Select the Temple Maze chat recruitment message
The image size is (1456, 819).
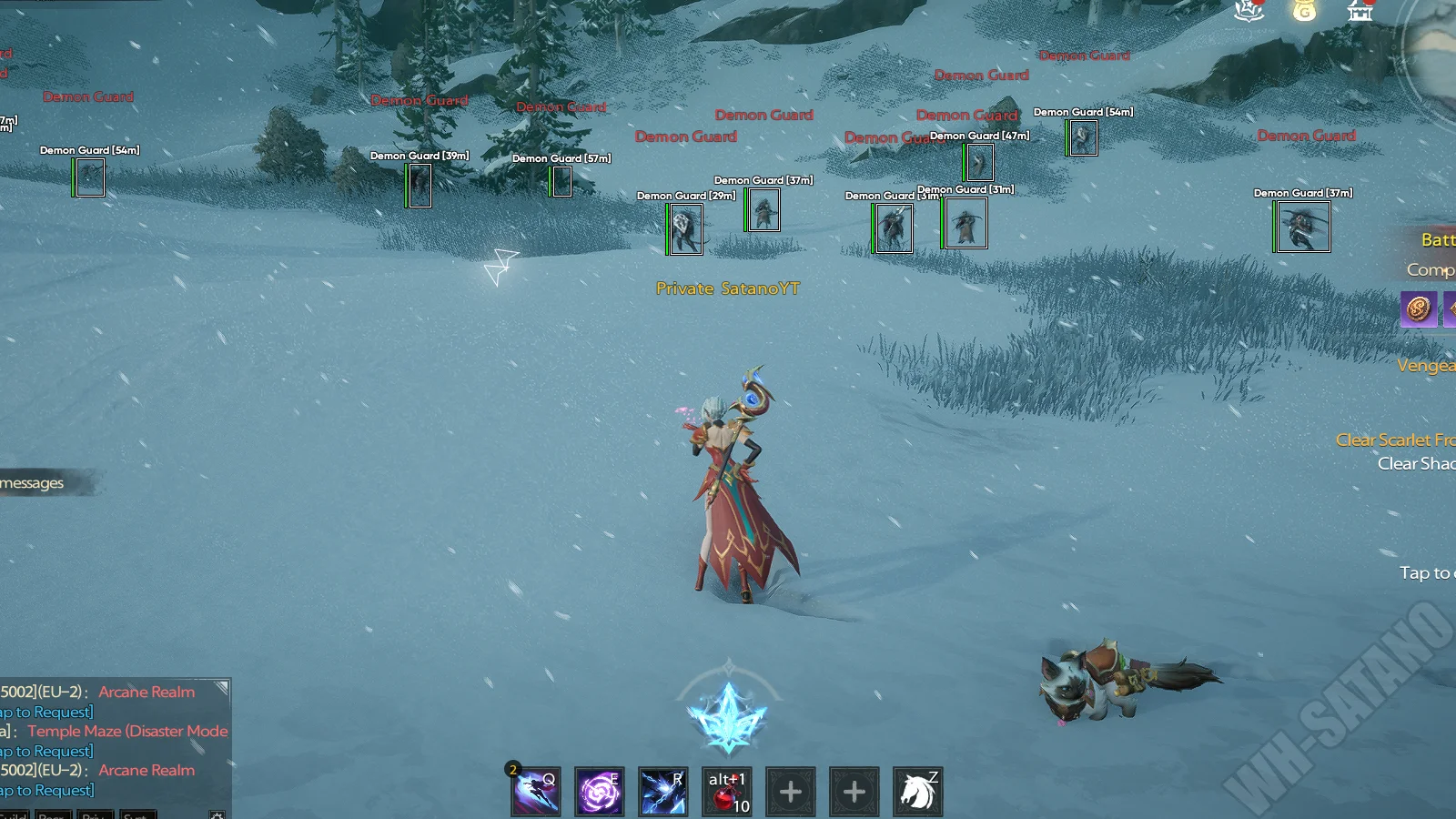click(x=127, y=731)
